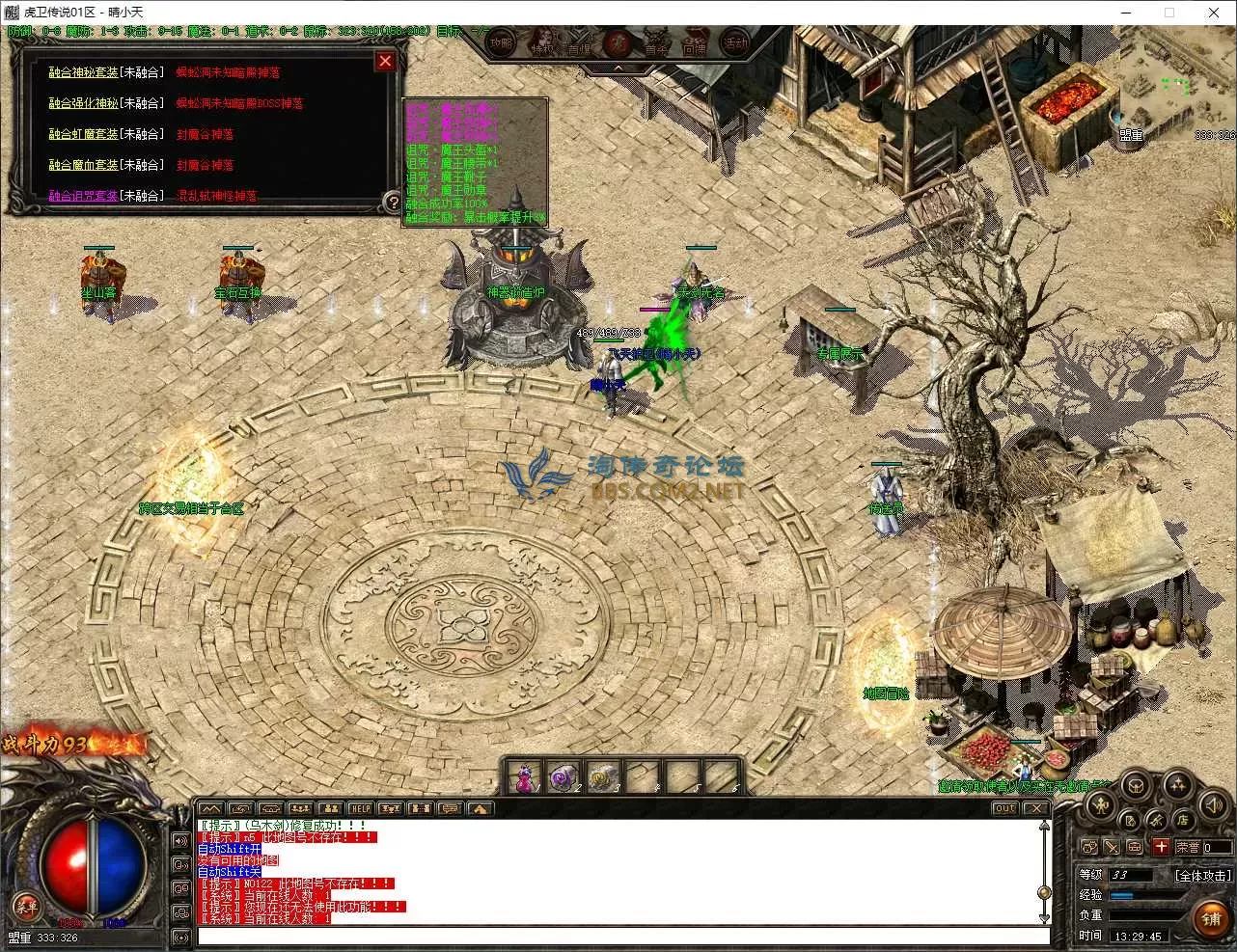The width and height of the screenshot is (1237, 952).
Task: Open the orange 铺 stall button
Action: (1211, 919)
